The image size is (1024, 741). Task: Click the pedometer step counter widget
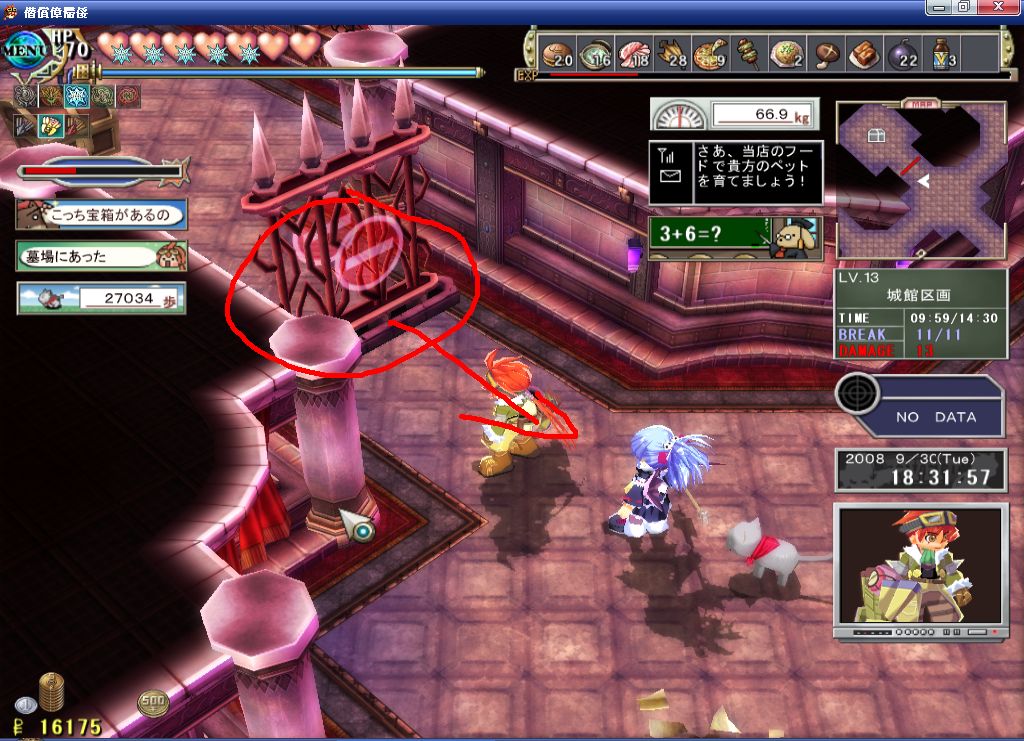click(101, 297)
